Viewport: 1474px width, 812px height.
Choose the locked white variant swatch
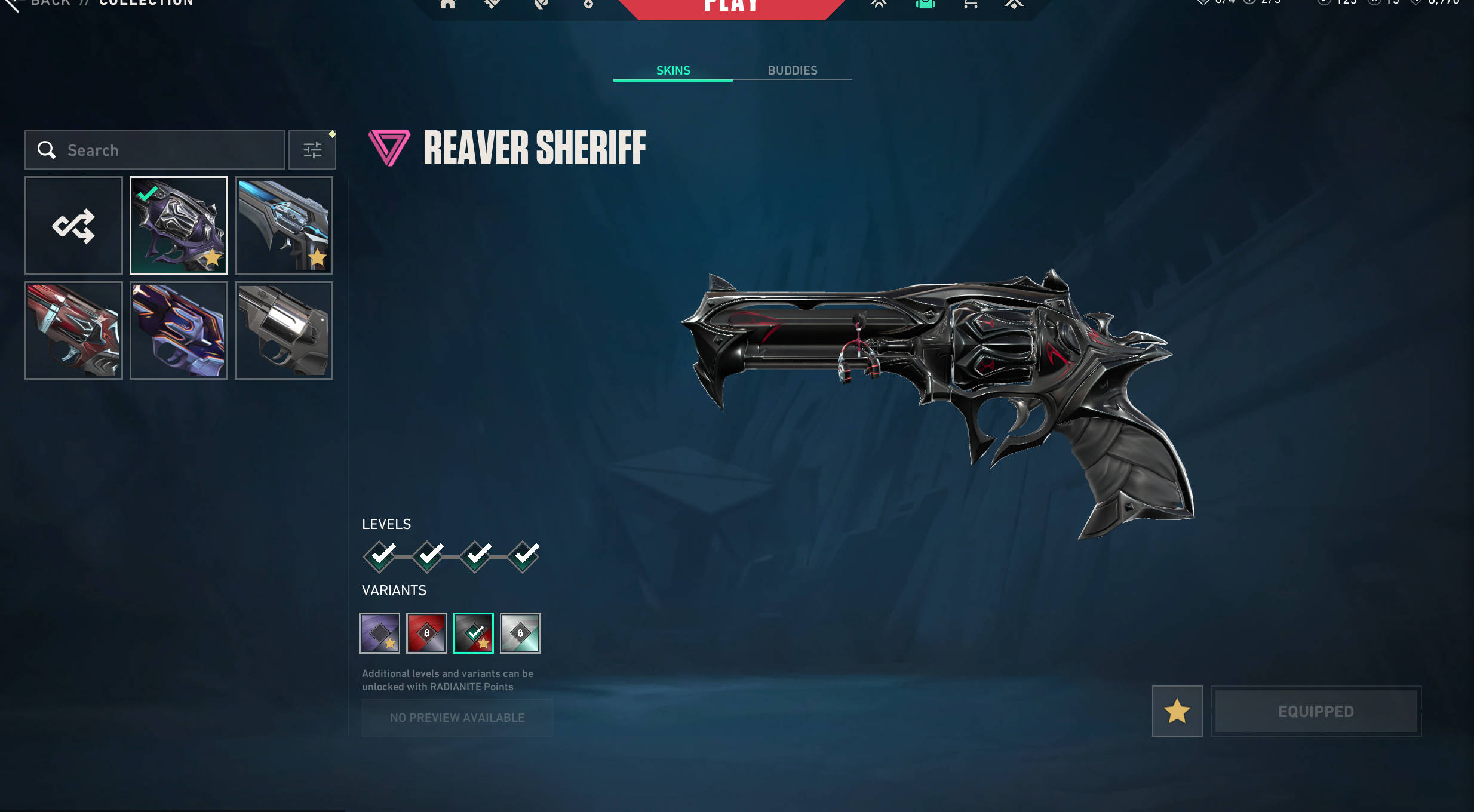(520, 633)
